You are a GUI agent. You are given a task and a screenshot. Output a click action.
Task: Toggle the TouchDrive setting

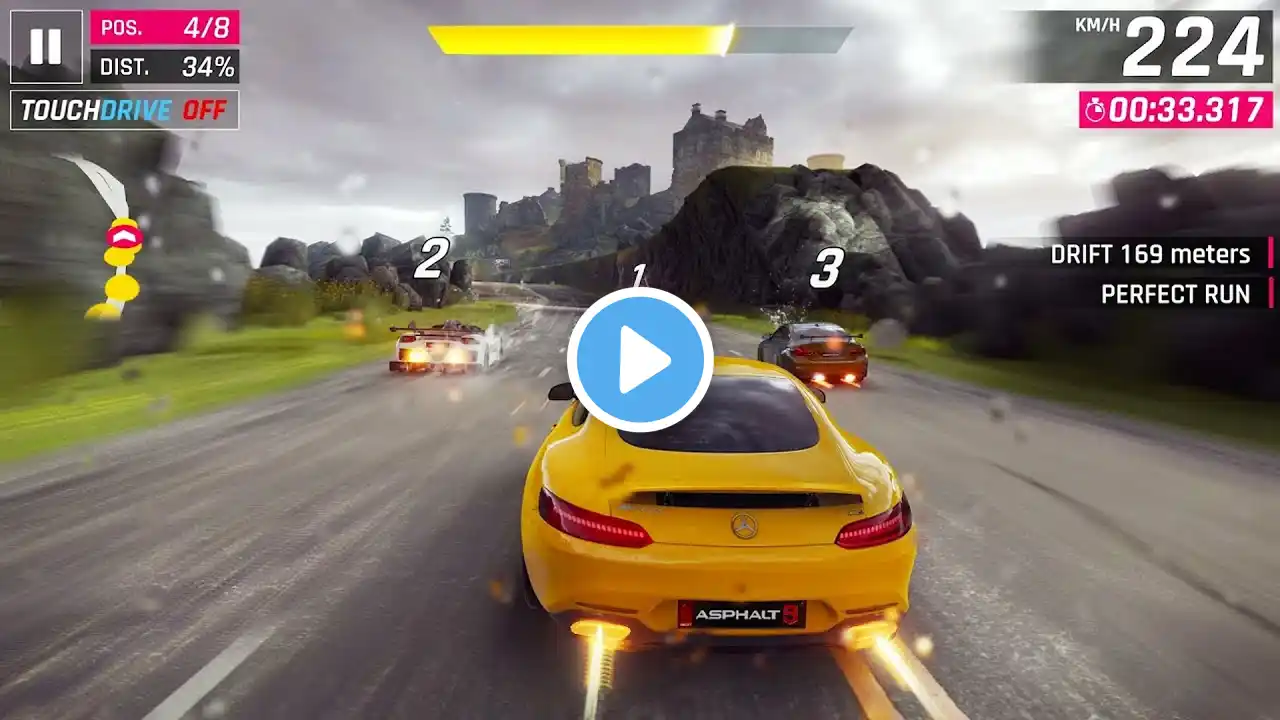point(125,110)
